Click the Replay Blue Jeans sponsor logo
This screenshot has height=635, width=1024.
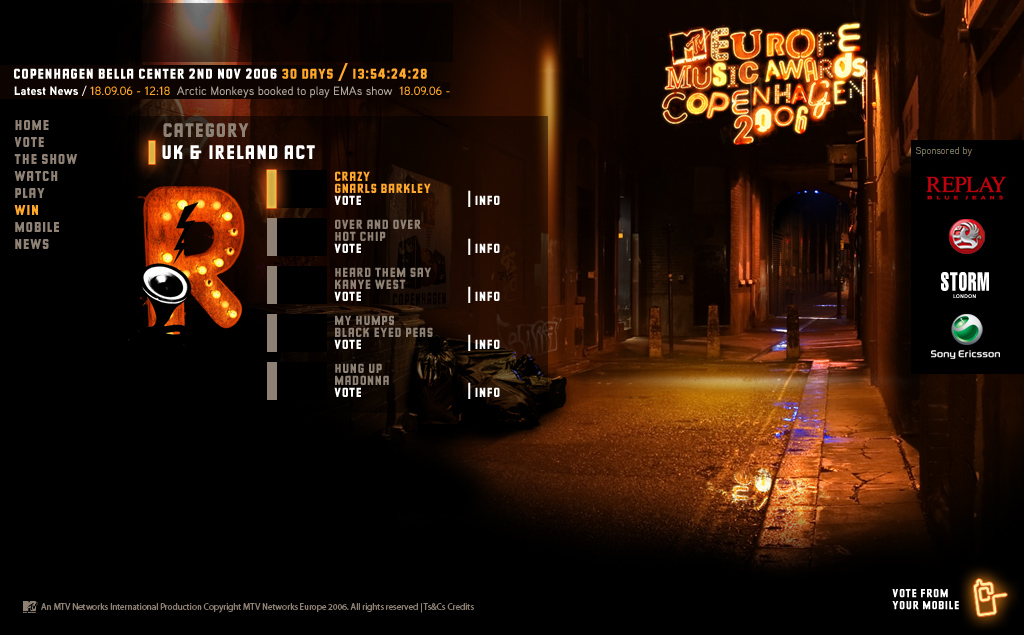[x=965, y=187]
